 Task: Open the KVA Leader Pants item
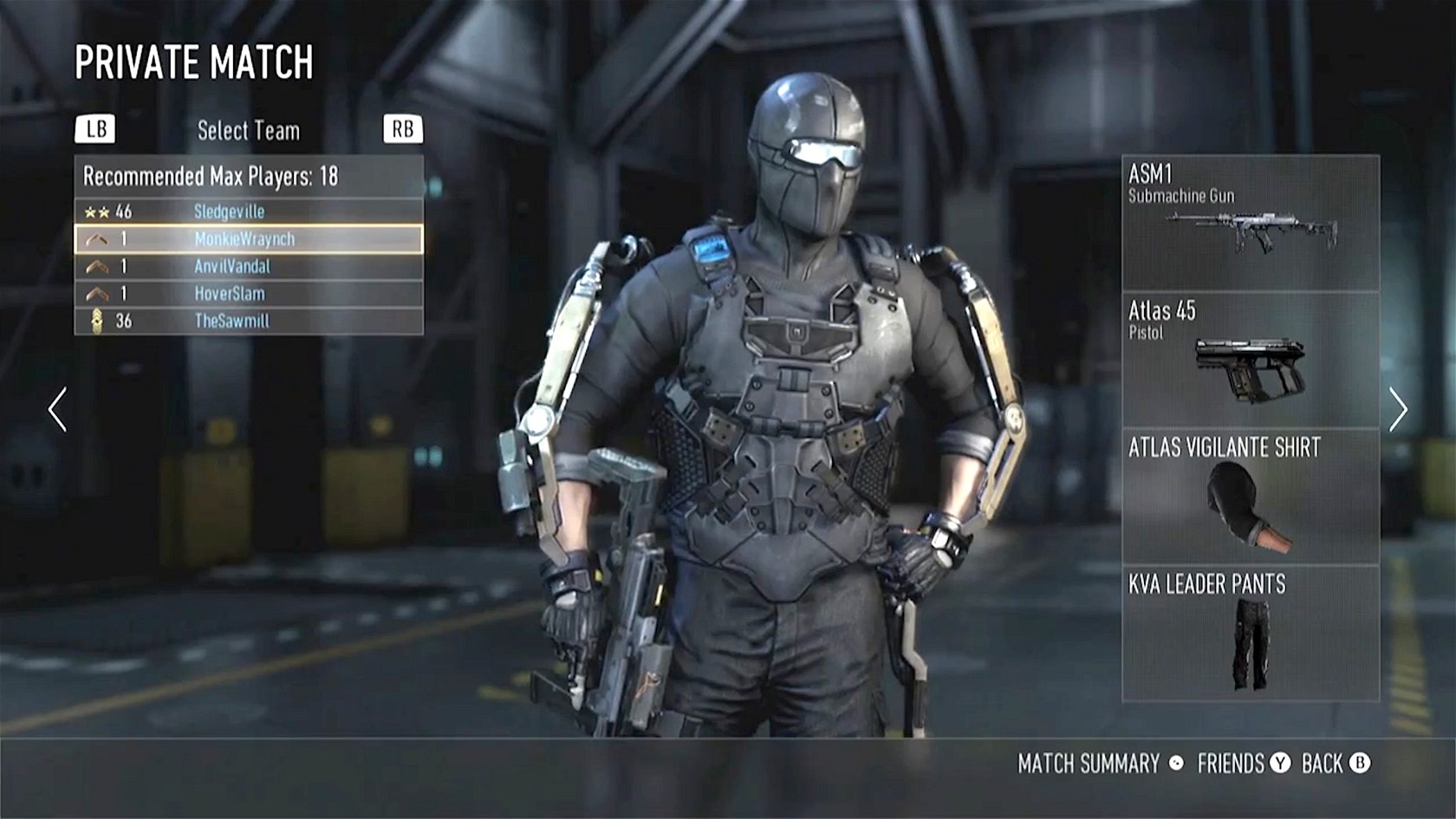(x=1250, y=633)
